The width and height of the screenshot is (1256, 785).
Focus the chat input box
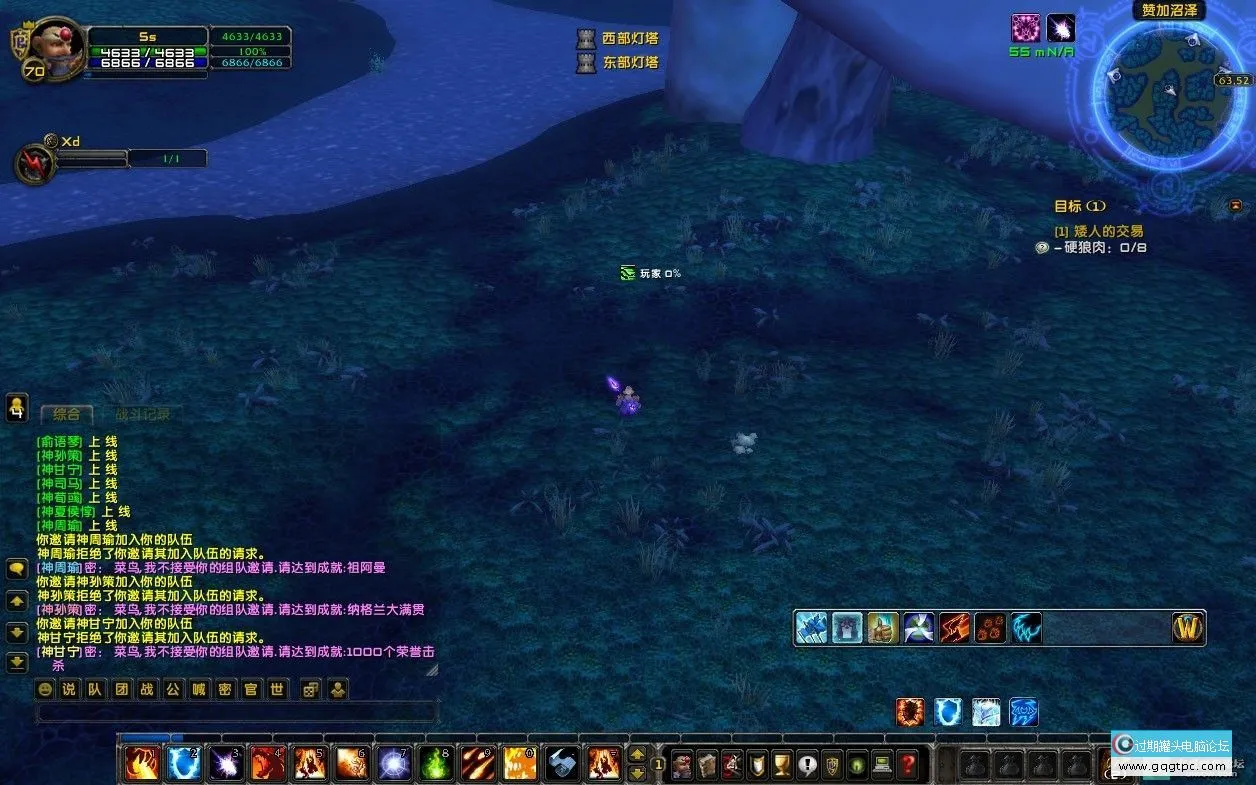[236, 712]
